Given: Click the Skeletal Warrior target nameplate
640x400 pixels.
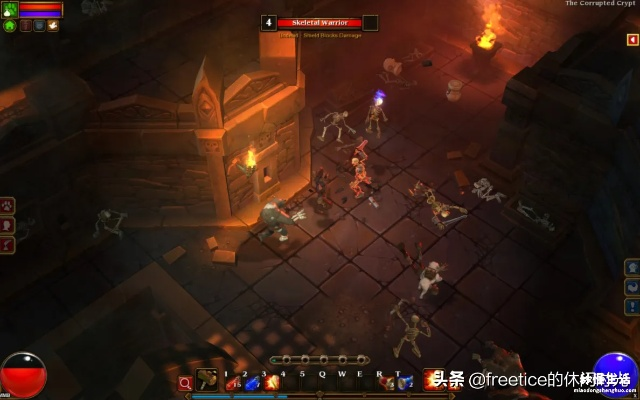Looking at the screenshot, I should (320, 22).
